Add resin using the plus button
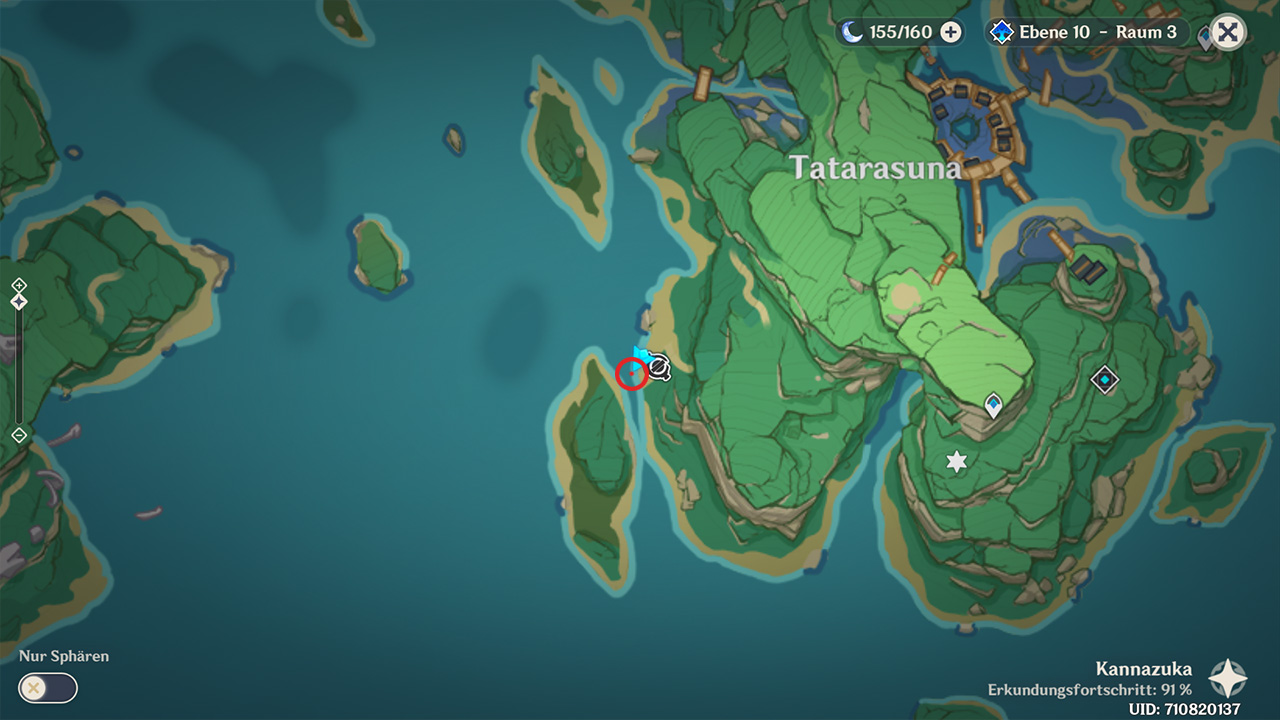 (951, 32)
